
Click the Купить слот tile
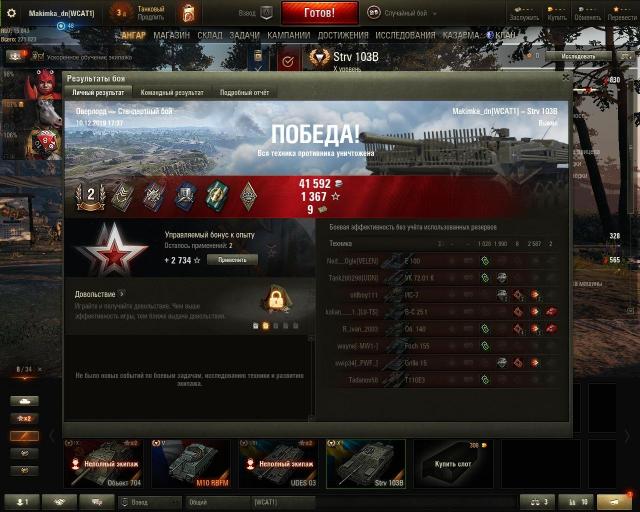[453, 464]
